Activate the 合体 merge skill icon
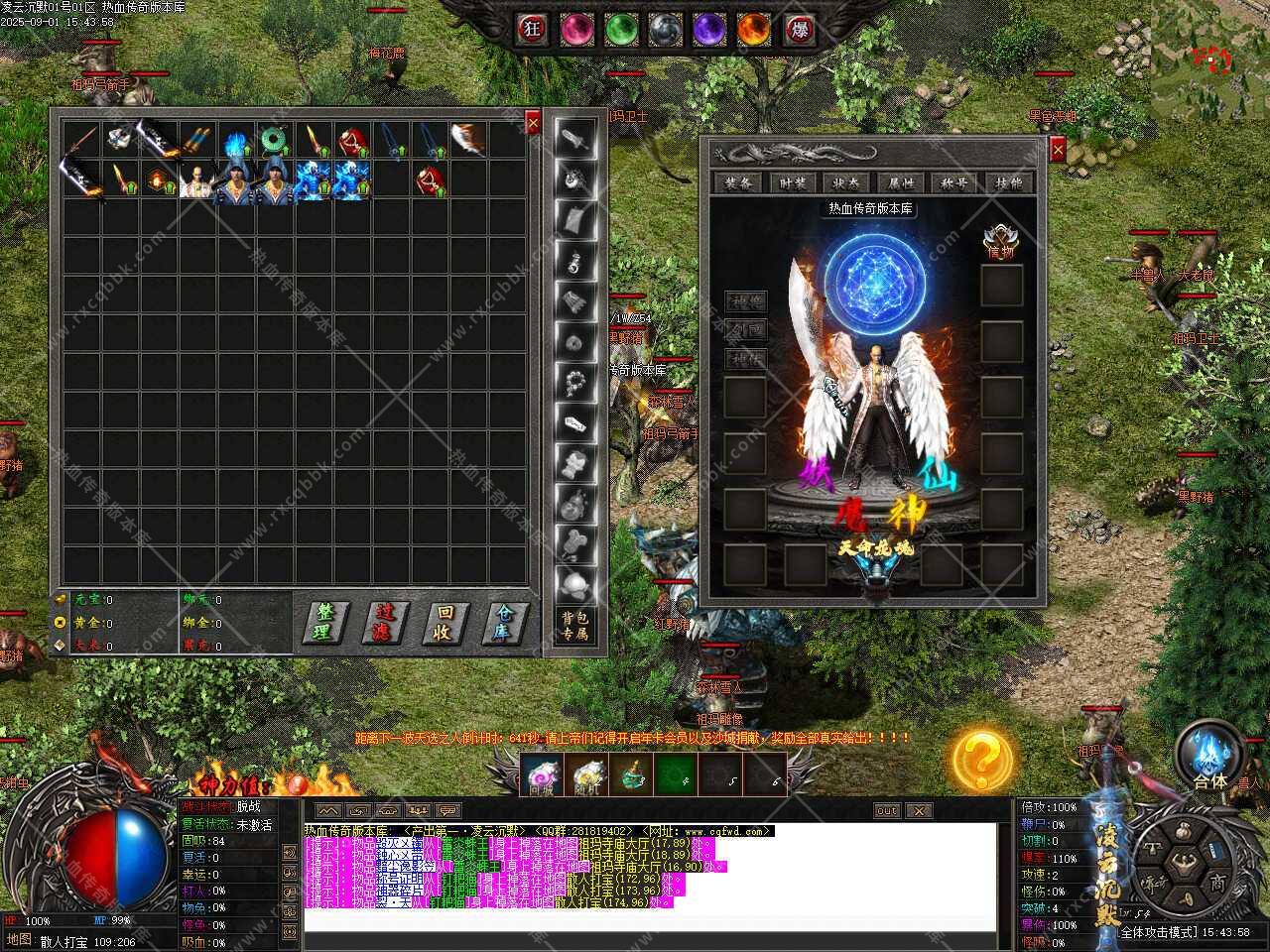 point(1209,755)
